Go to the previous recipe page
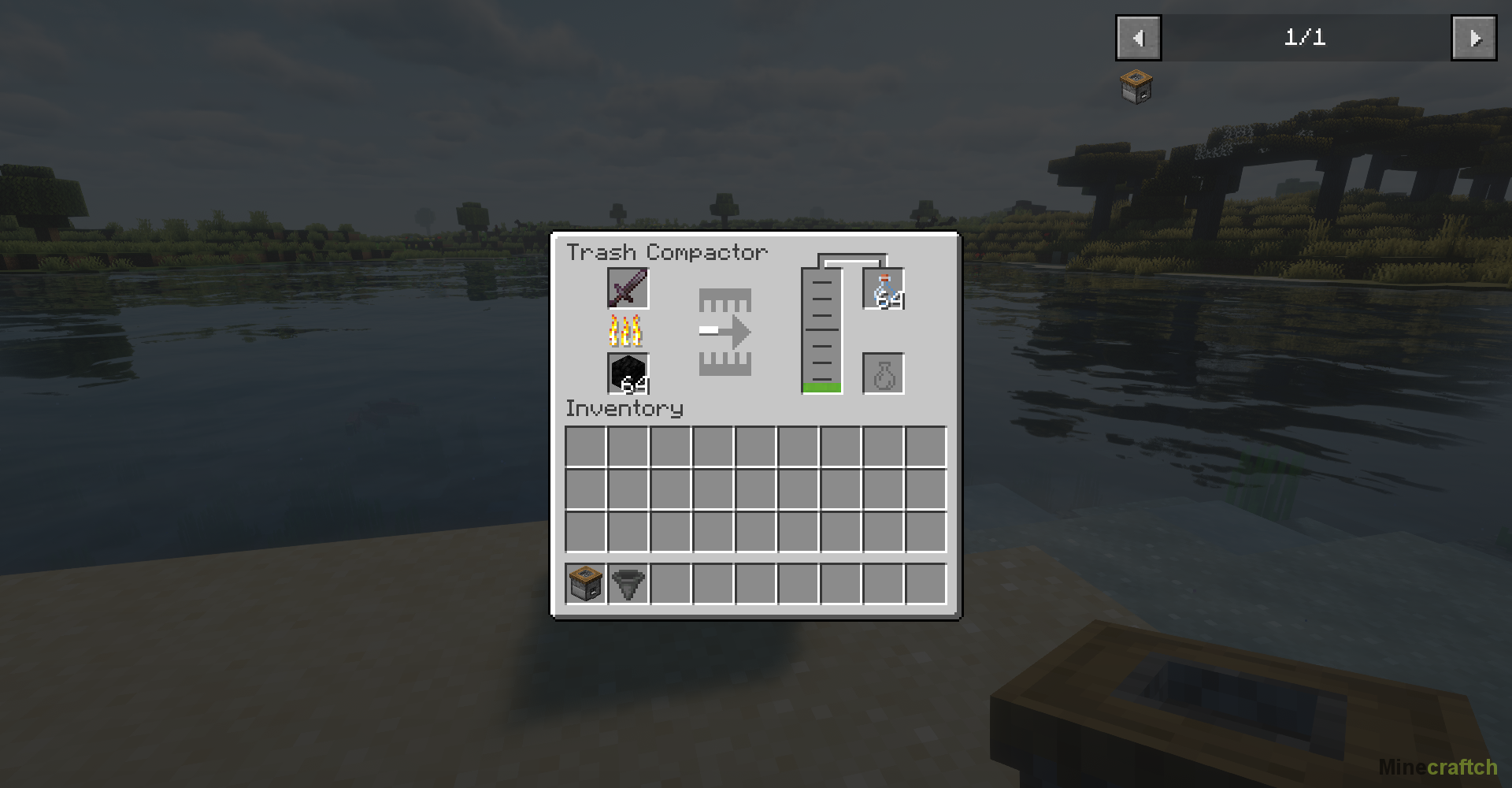The image size is (1512, 788). pos(1138,38)
